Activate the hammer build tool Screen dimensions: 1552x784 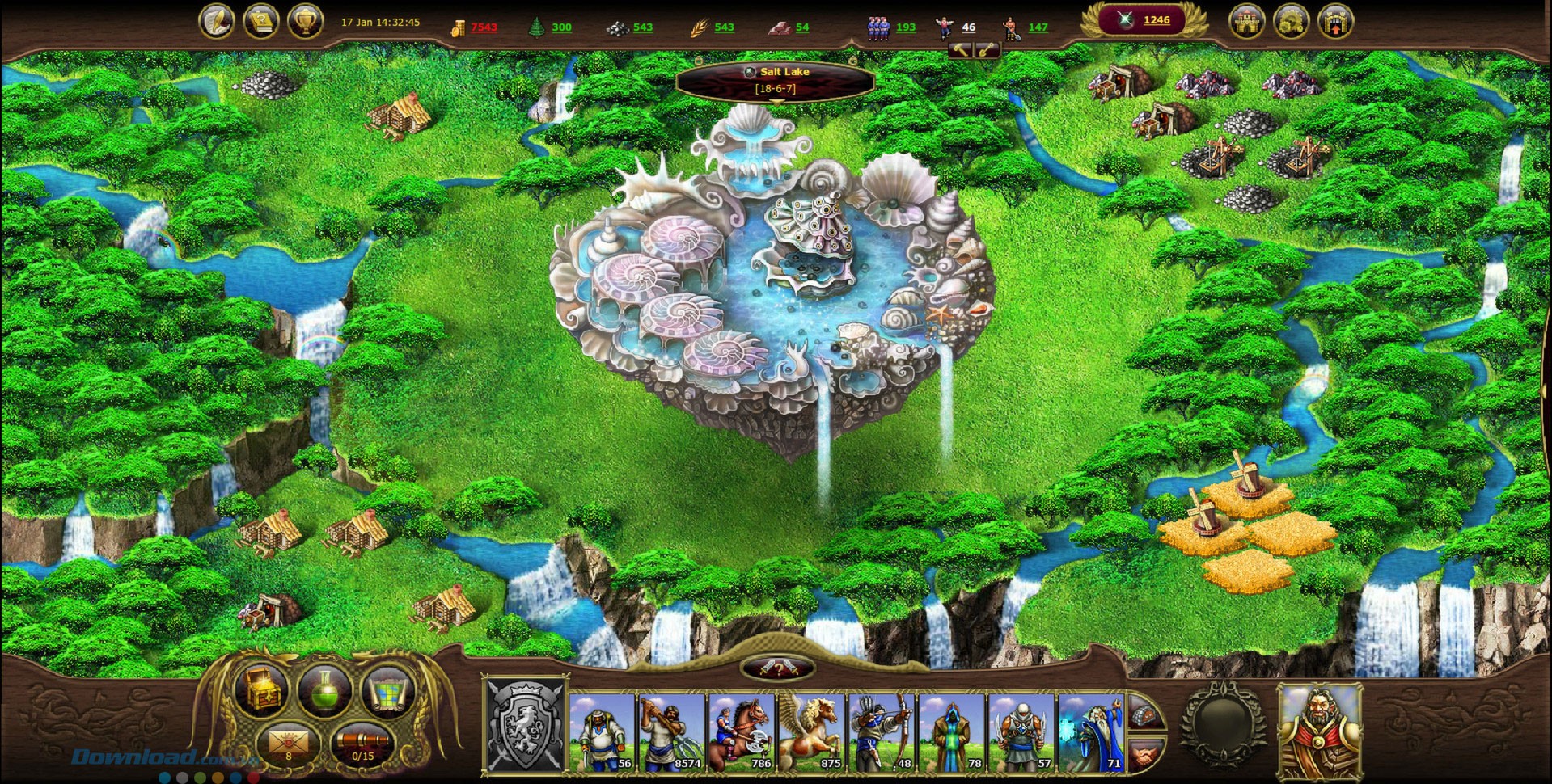click(960, 50)
